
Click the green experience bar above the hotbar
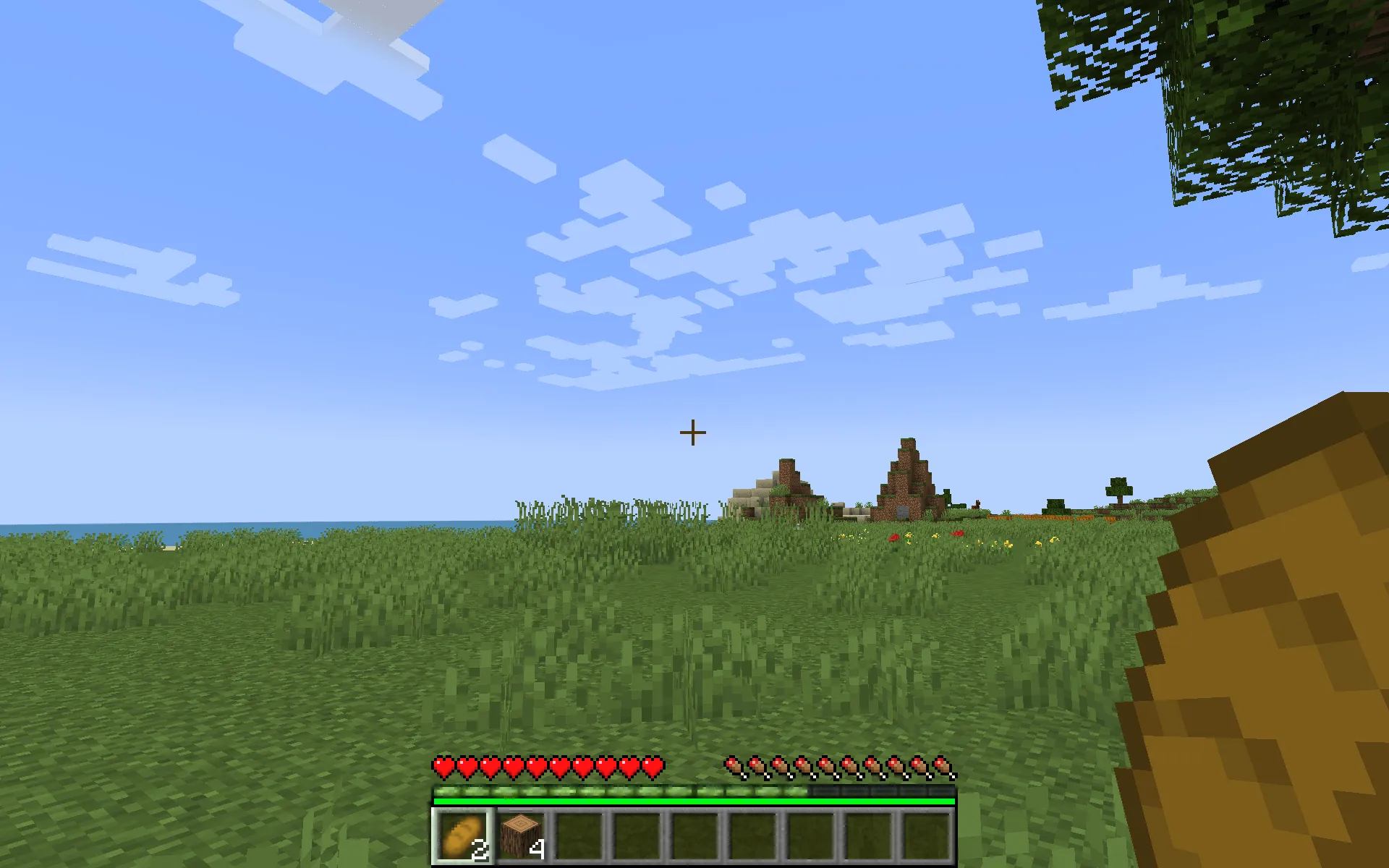coord(694,801)
